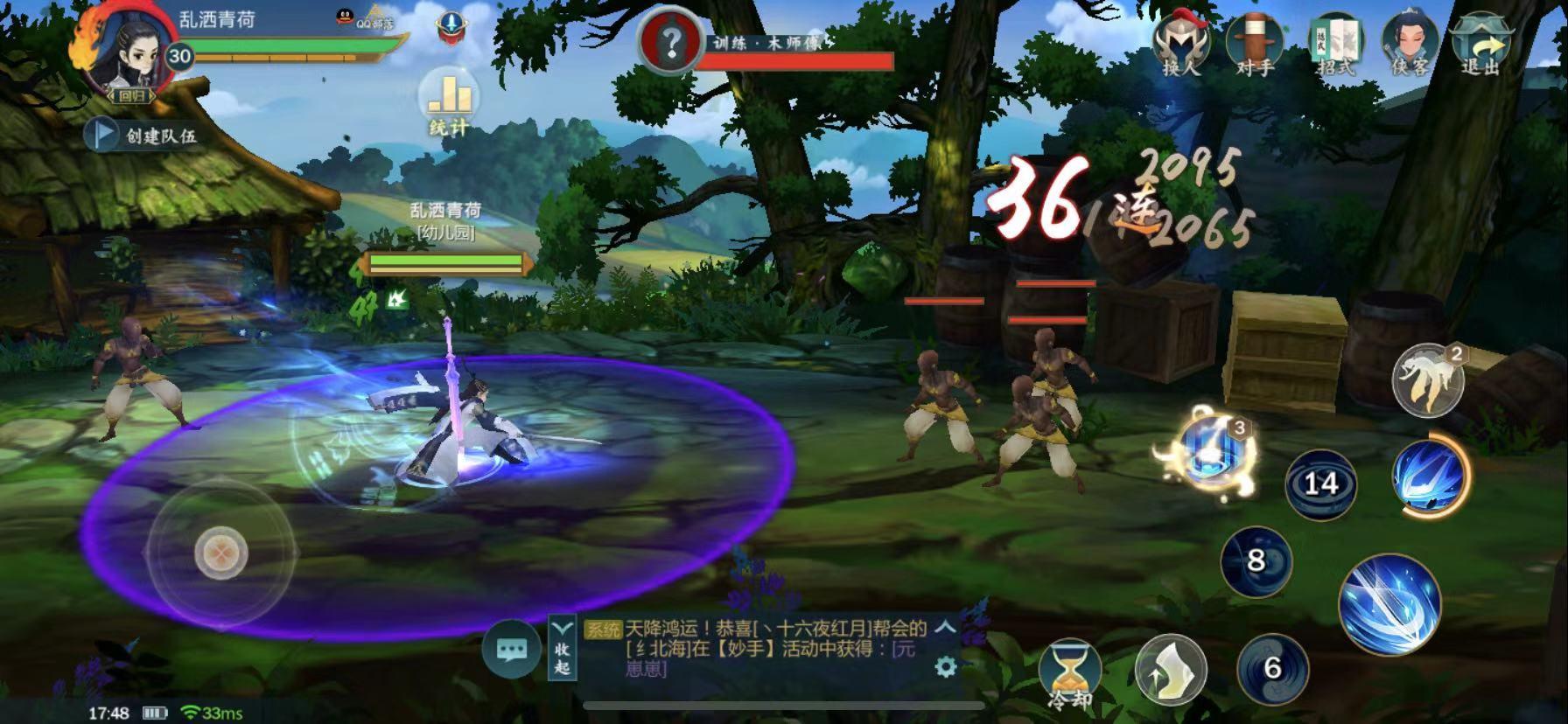The image size is (1568, 724).
Task: Collapse the chat with the 收起 button
Action: 562,648
